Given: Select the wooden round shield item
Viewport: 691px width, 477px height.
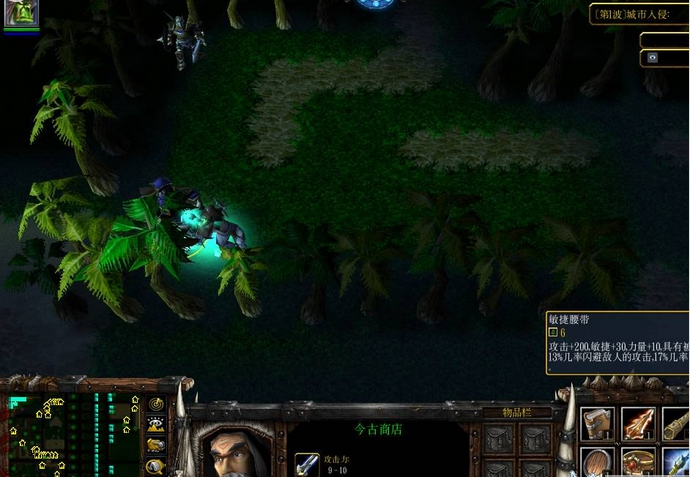Looking at the screenshot, I should coord(599,463).
